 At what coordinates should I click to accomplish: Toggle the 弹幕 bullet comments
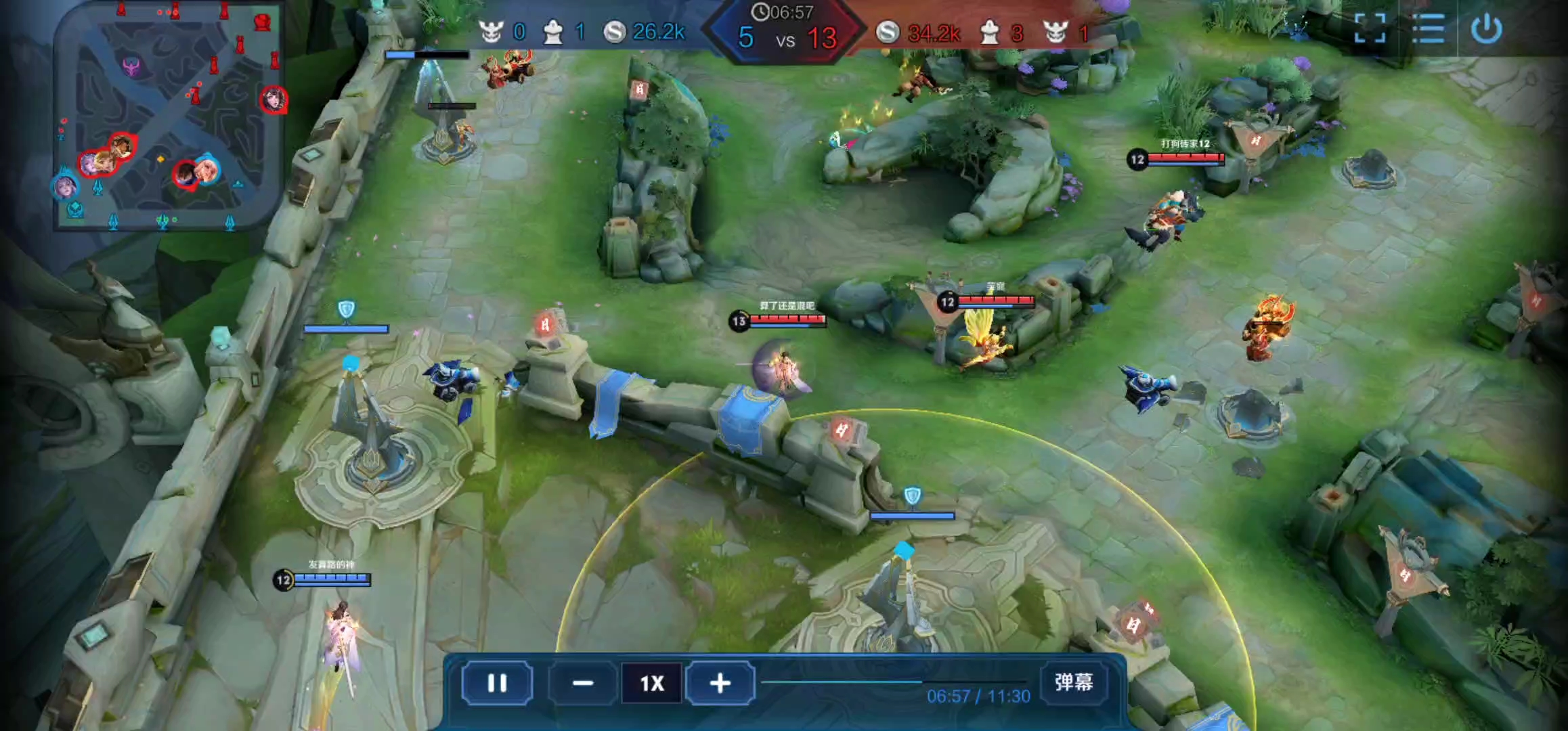click(1073, 682)
